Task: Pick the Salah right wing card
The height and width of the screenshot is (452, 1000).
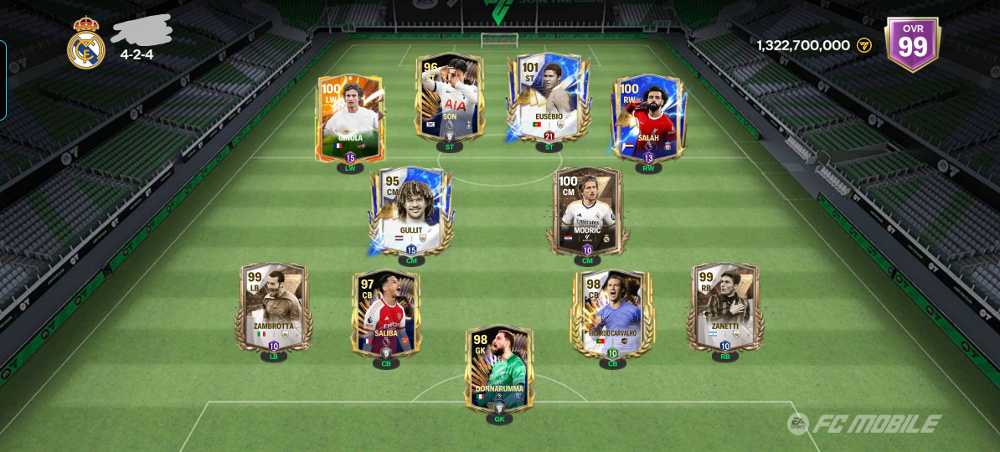Action: coord(647,118)
